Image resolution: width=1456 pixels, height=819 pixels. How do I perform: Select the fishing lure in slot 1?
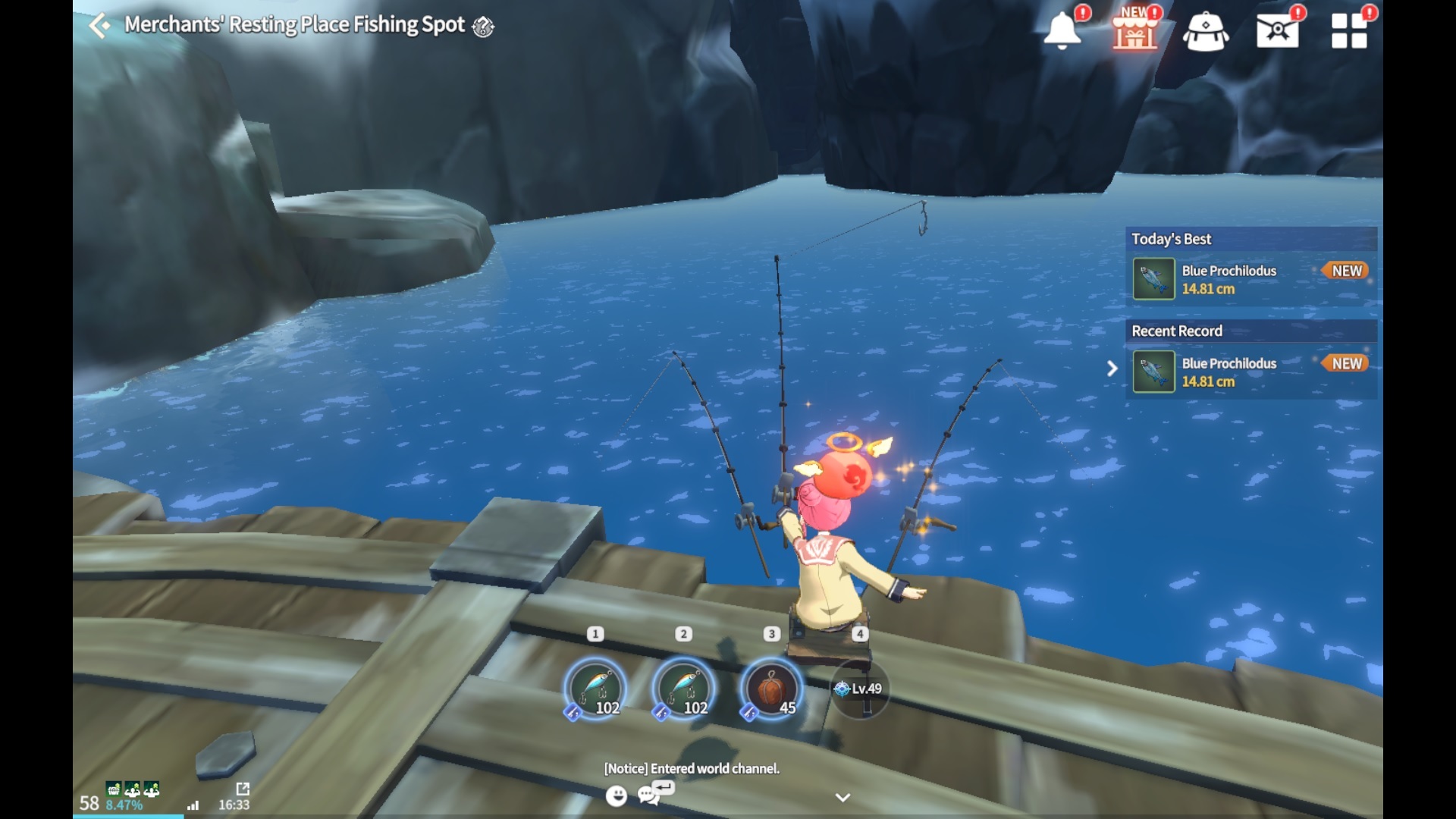point(596,688)
